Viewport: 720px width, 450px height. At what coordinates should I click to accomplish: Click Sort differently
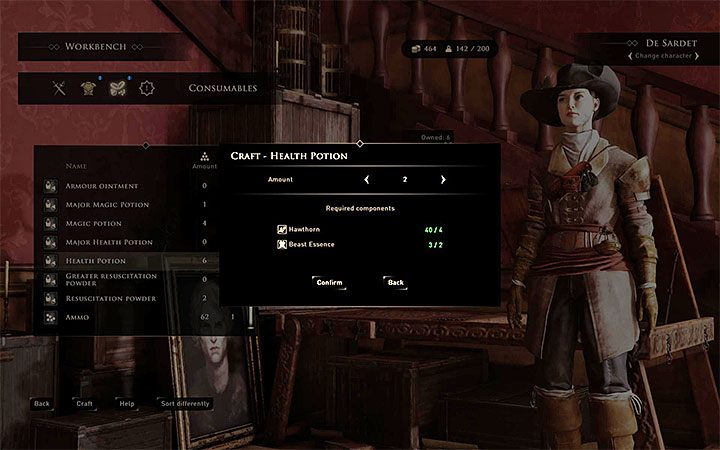pos(185,404)
